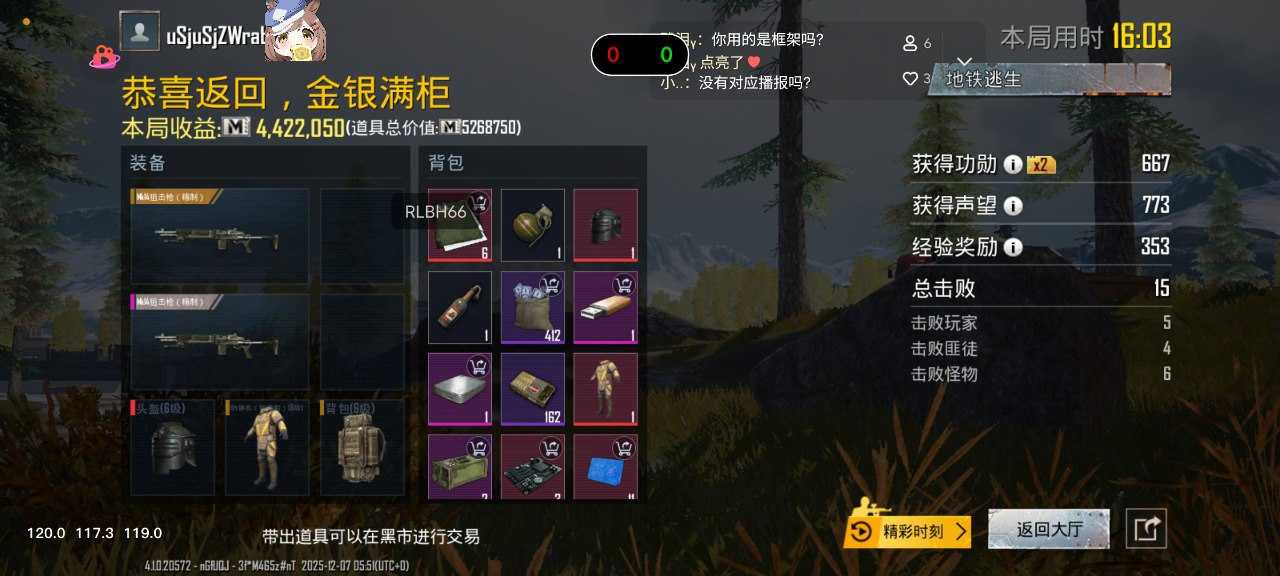
Task: Tap the stream heart like icon
Action: coord(910,78)
